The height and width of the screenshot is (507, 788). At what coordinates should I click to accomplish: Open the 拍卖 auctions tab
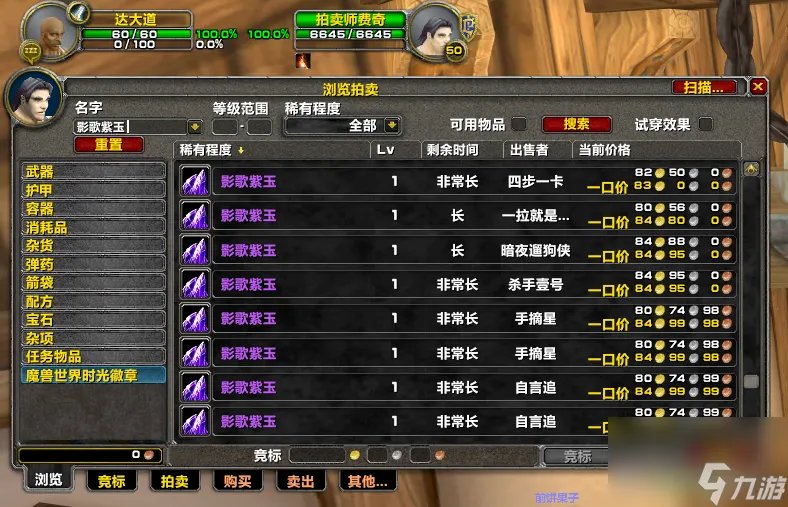pyautogui.click(x=175, y=481)
